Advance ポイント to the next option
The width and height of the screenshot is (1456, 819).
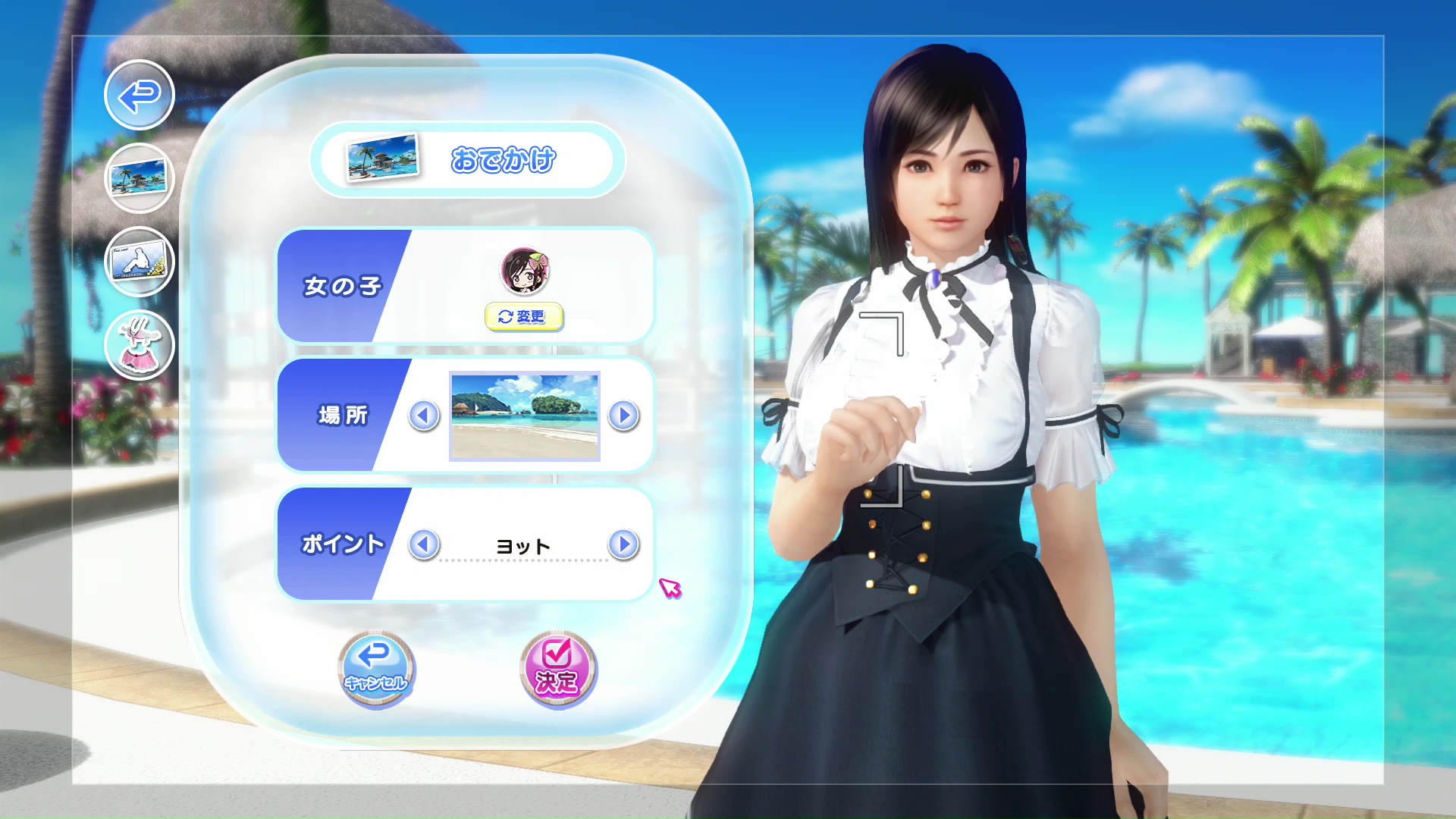click(623, 544)
